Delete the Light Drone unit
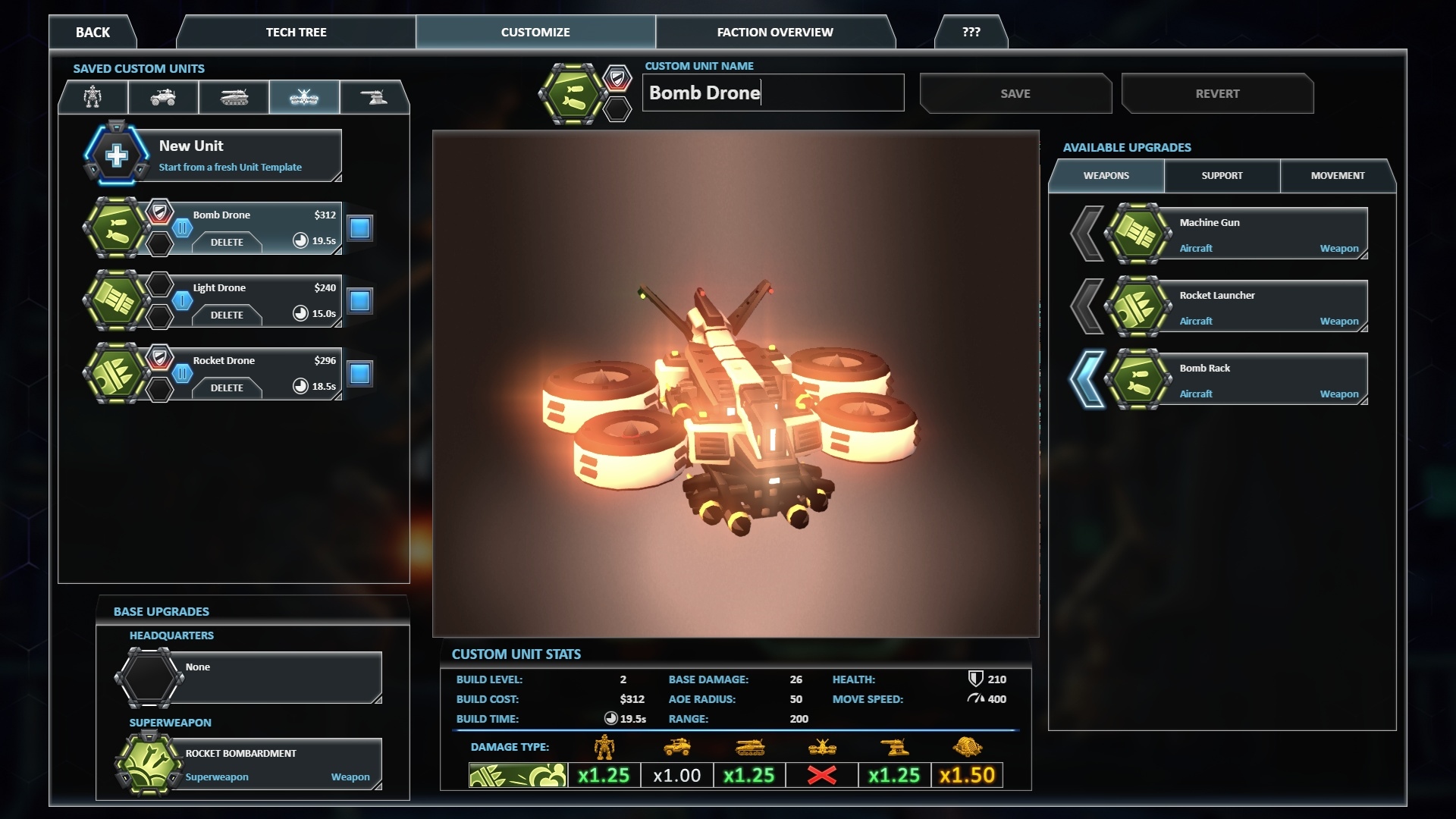 click(227, 315)
